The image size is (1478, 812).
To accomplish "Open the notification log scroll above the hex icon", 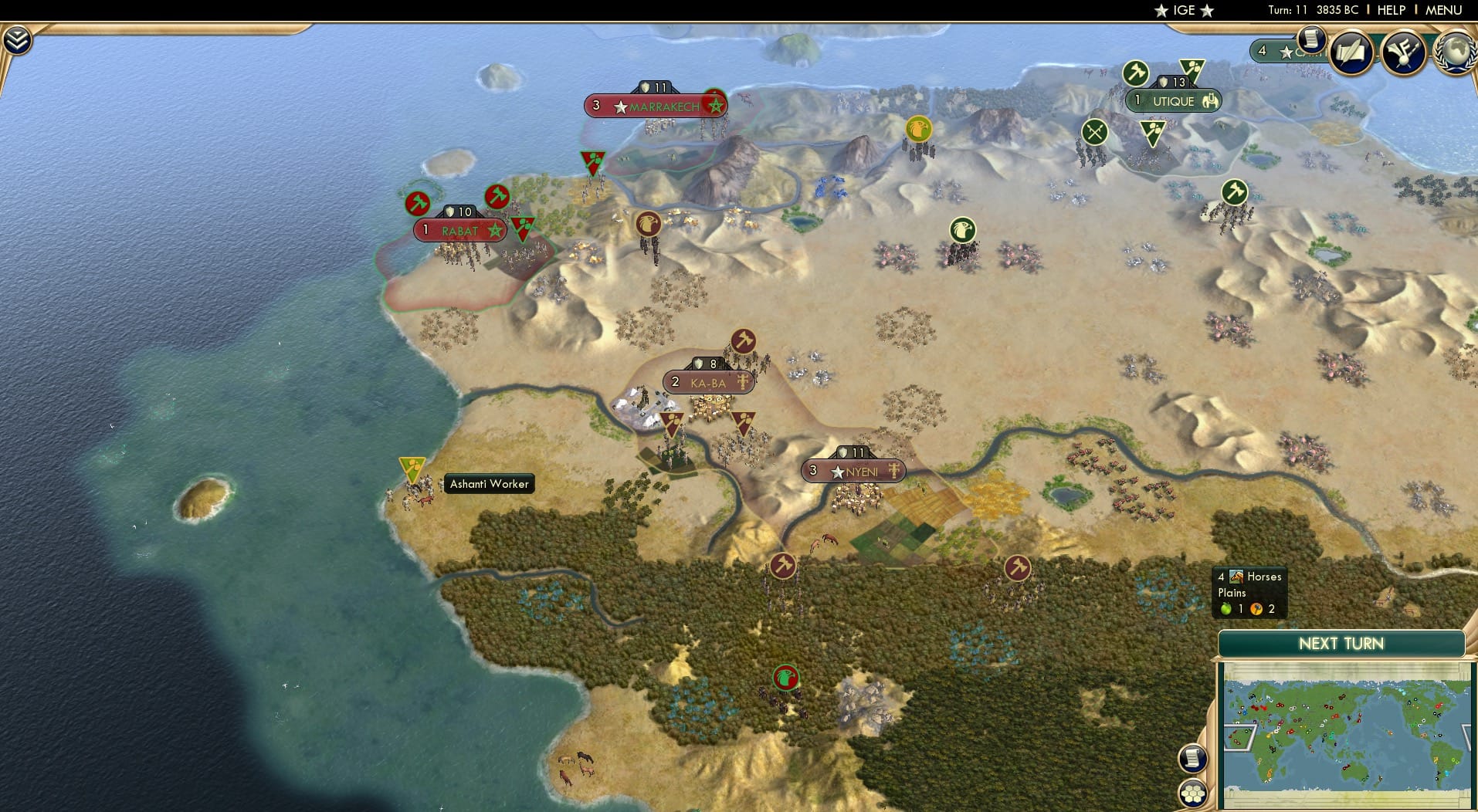I will point(1193,759).
